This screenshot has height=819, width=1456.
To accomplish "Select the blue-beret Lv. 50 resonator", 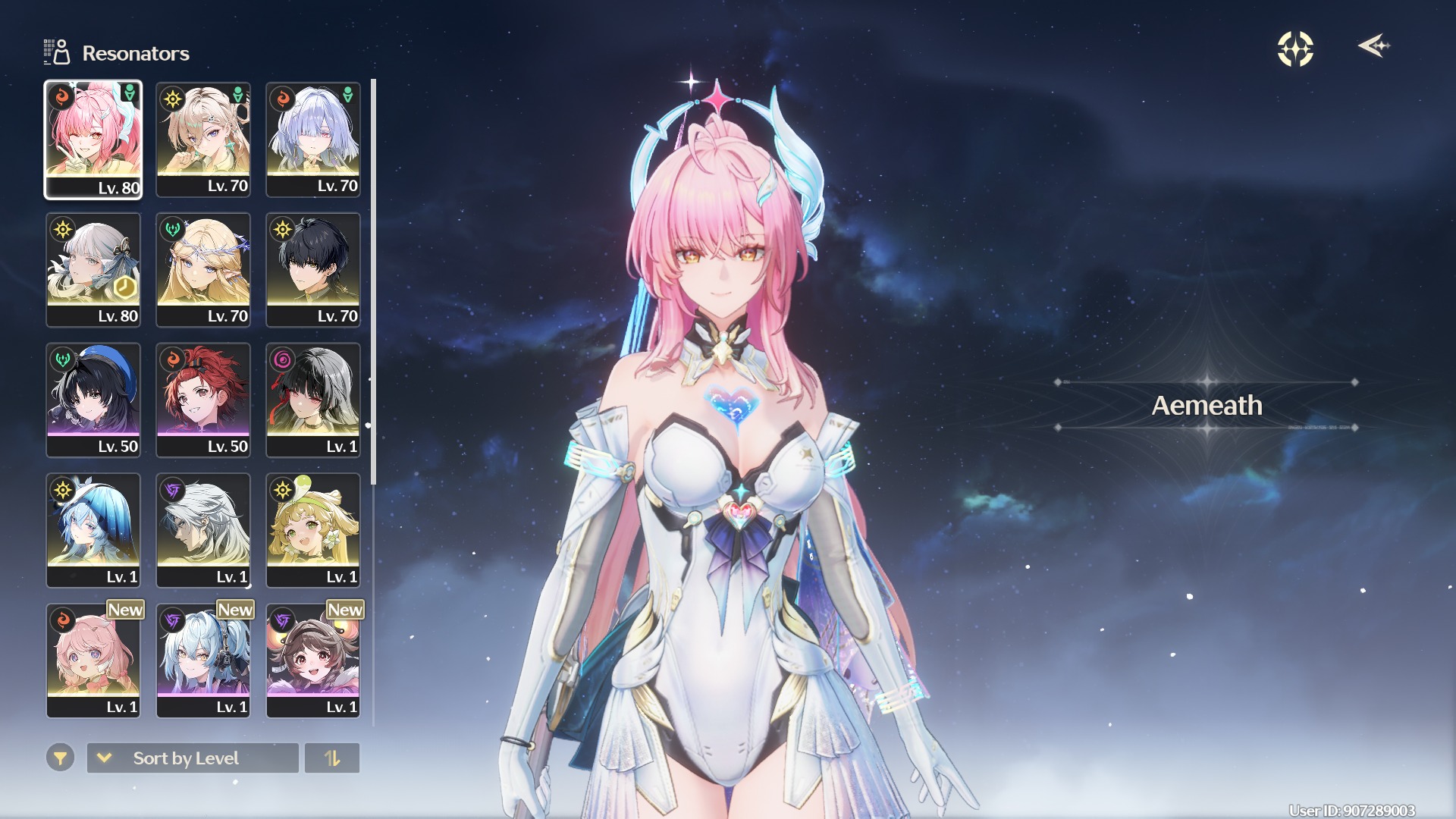I will (x=93, y=400).
